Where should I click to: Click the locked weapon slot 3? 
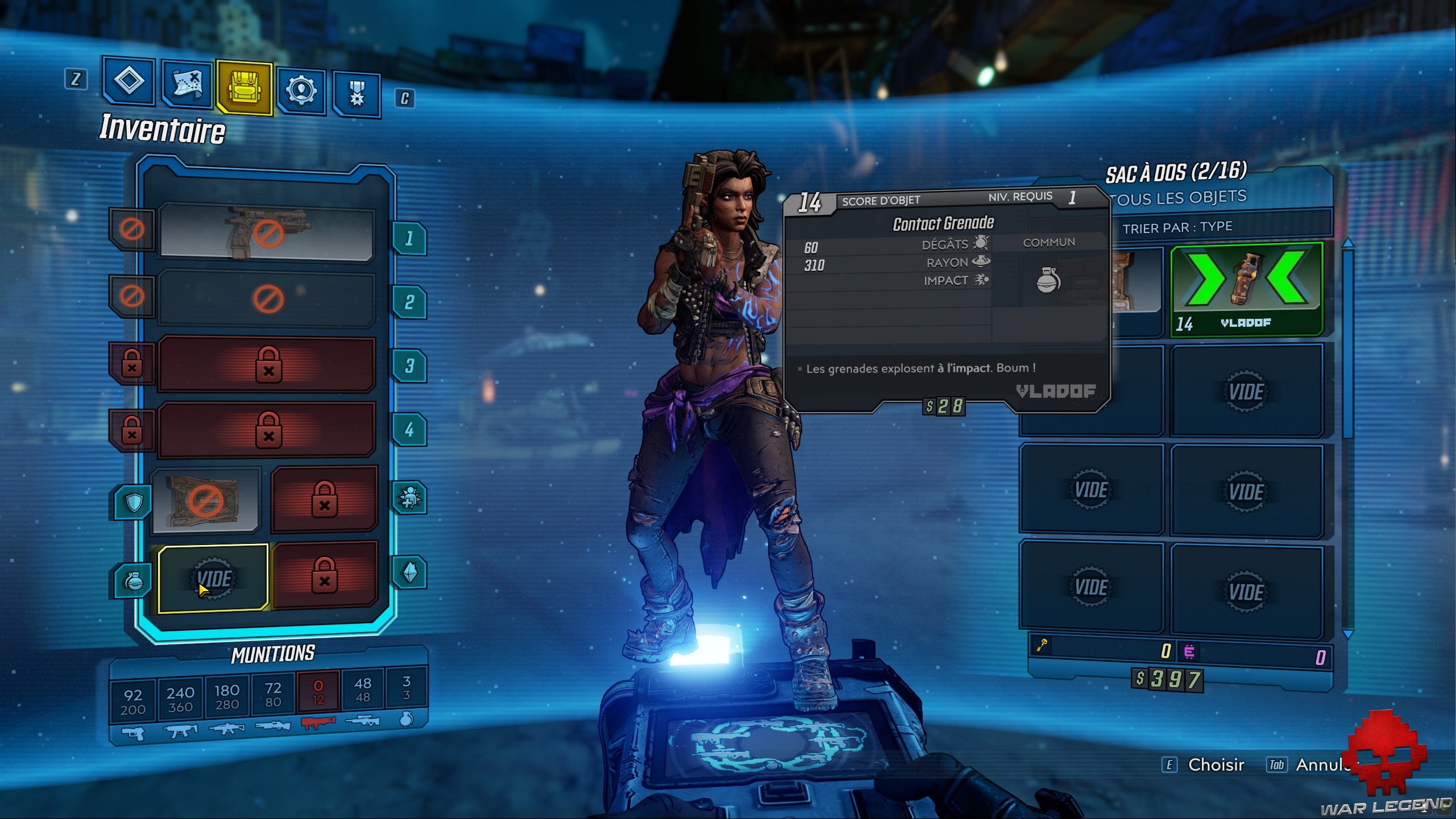(267, 364)
